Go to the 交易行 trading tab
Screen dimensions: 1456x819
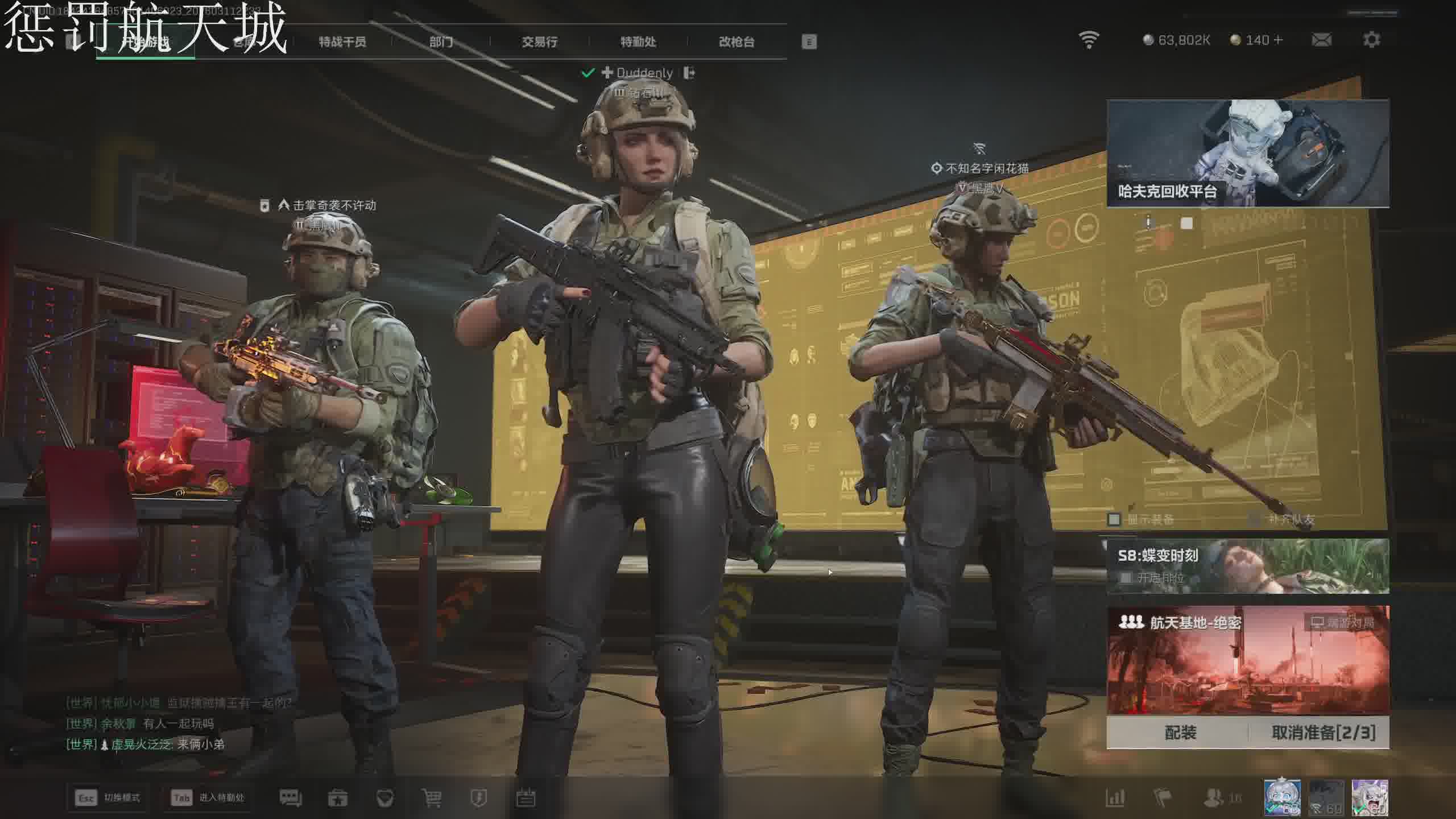(x=539, y=42)
